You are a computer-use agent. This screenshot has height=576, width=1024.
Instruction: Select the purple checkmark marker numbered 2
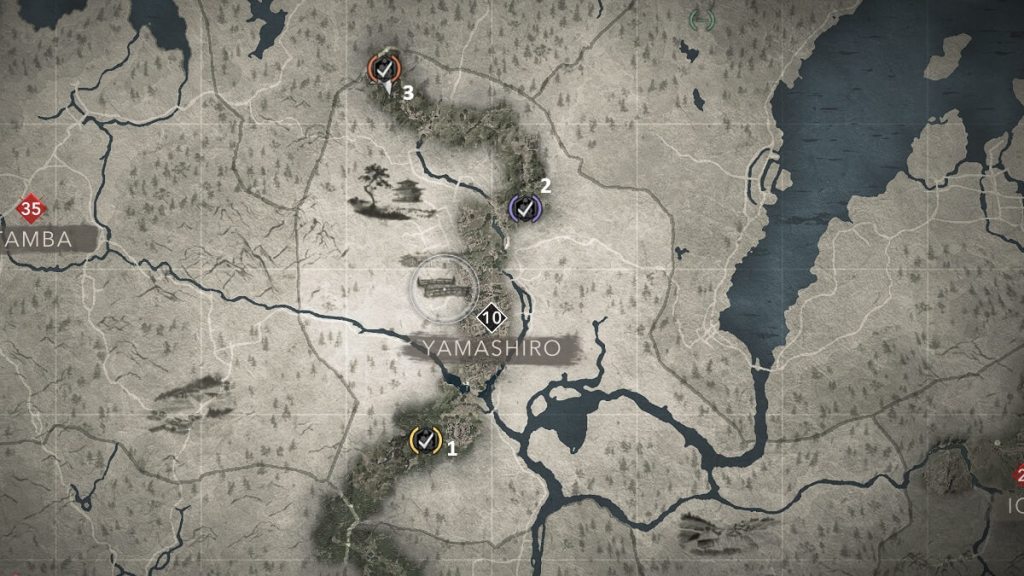pyautogui.click(x=524, y=208)
